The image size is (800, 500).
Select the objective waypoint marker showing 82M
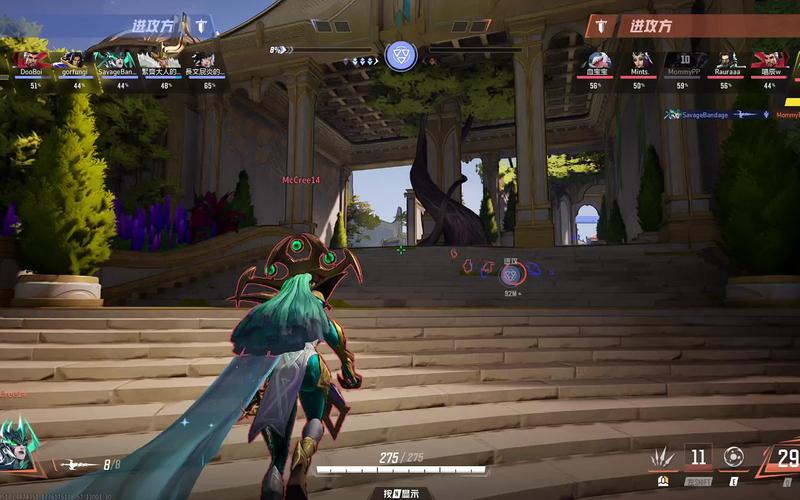click(511, 277)
